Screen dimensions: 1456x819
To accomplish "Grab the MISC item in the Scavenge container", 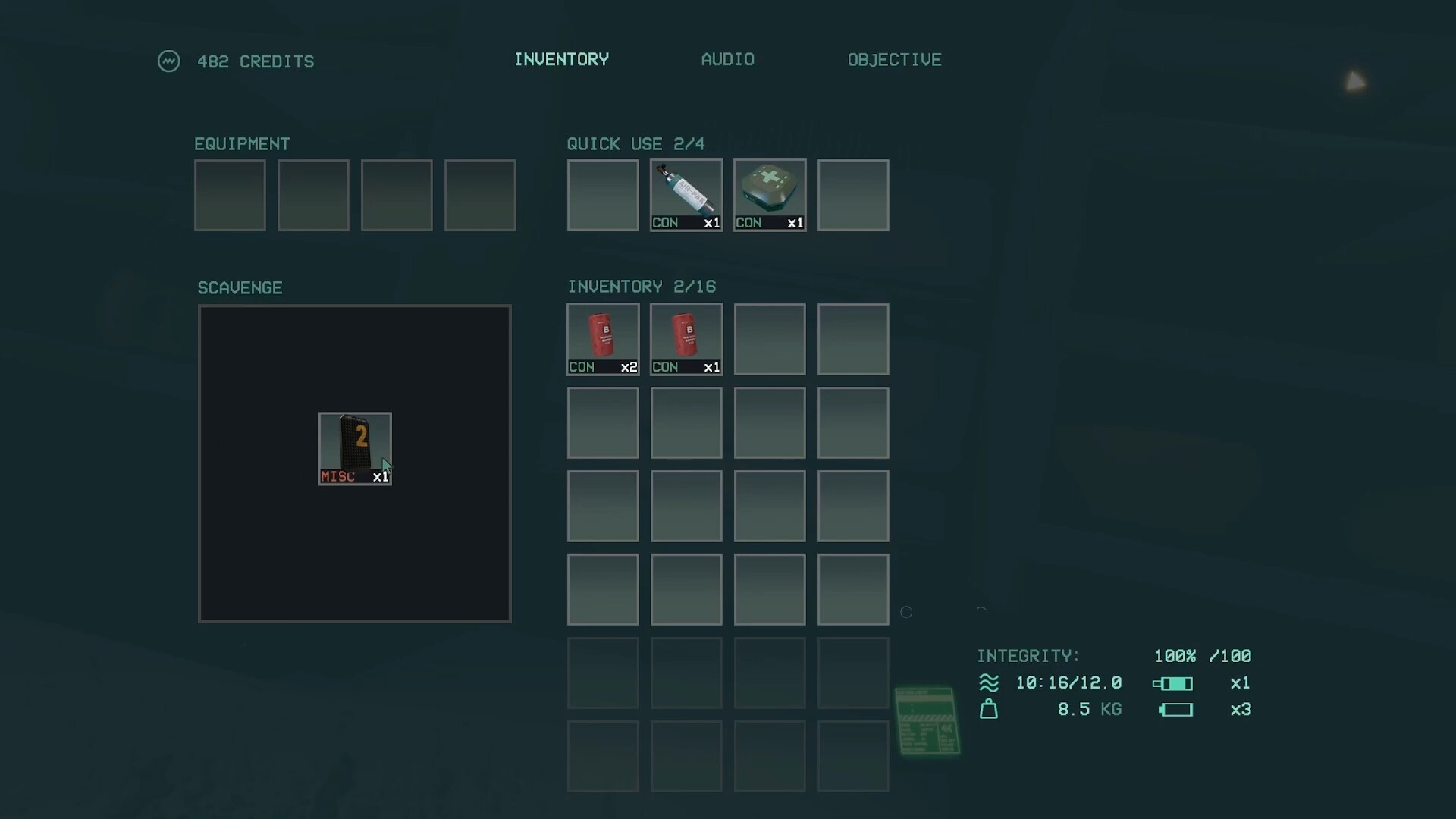I will (x=355, y=448).
